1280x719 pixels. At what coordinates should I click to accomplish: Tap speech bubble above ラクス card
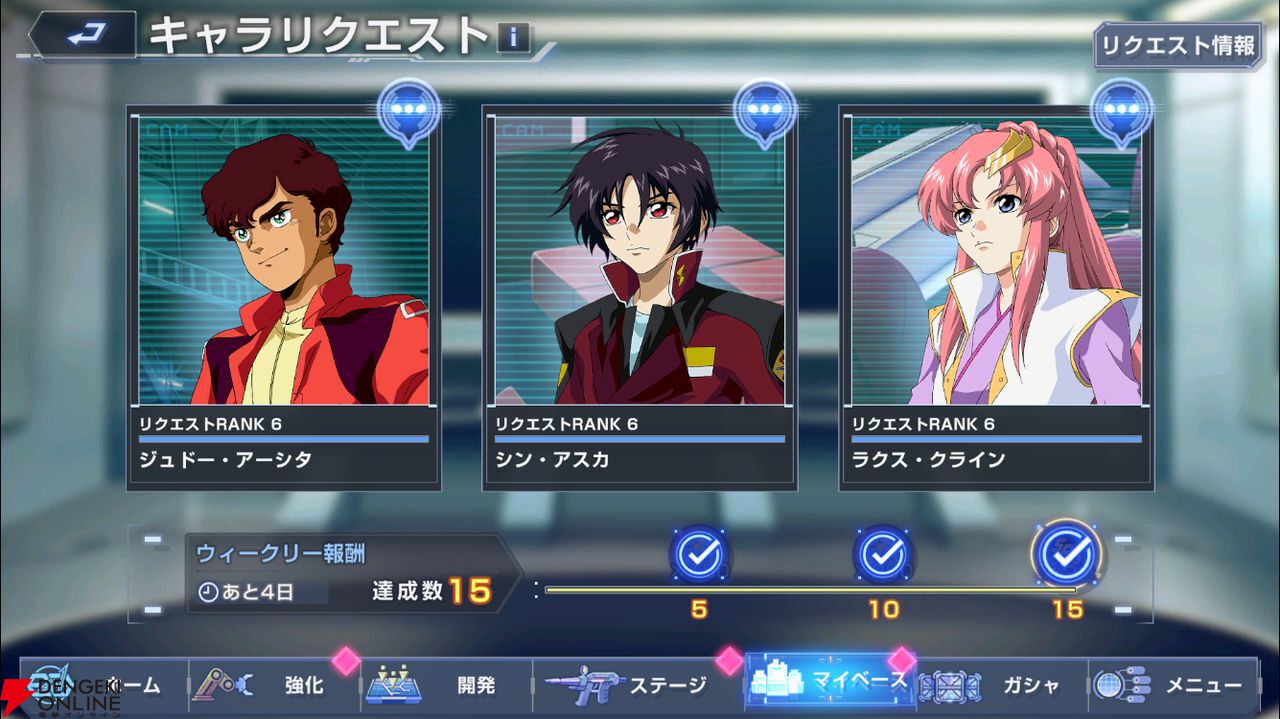[x=1121, y=110]
